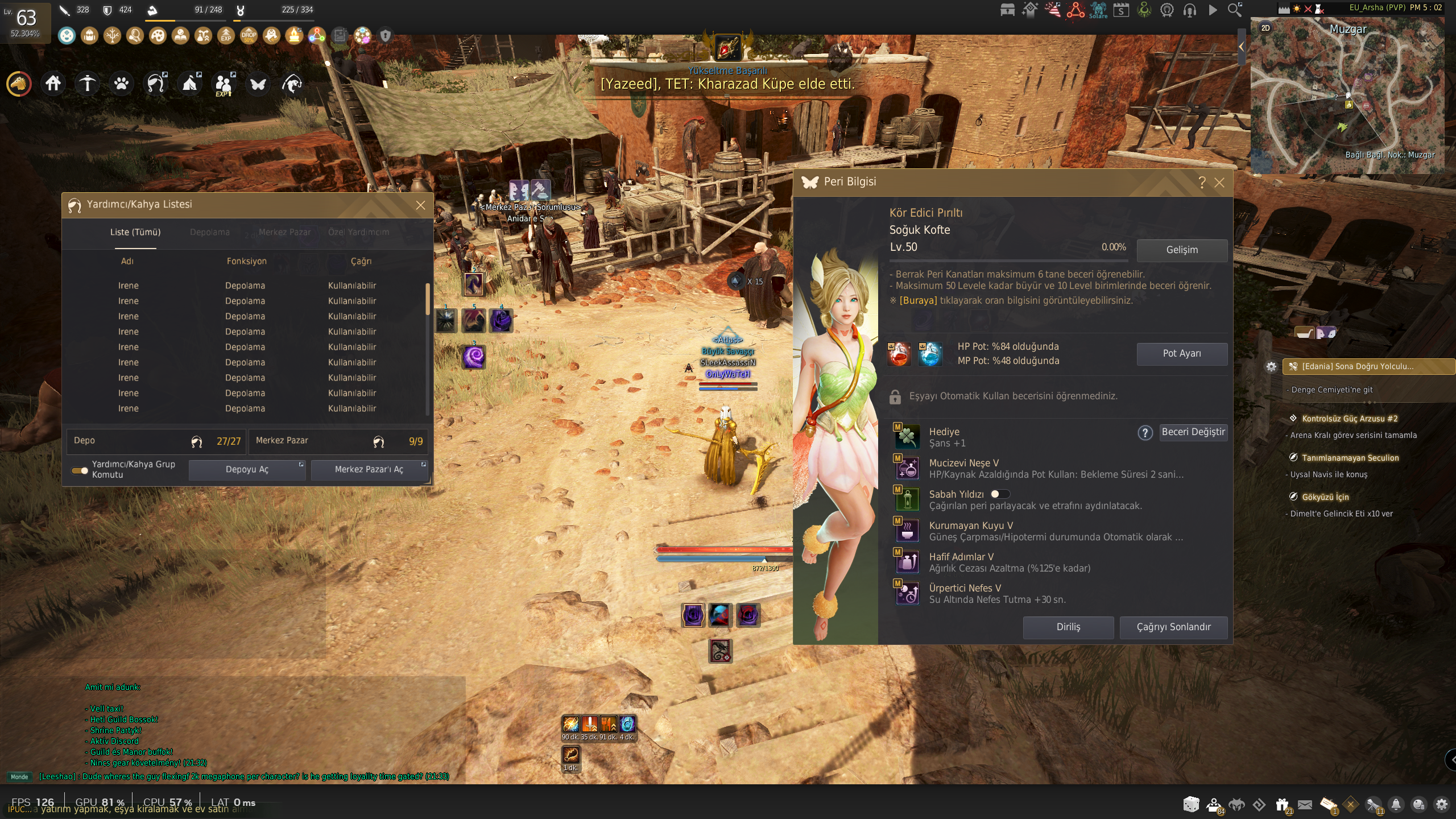End summon with Çağrıyı Sonlandır
The height and width of the screenshot is (819, 1456).
click(1173, 627)
